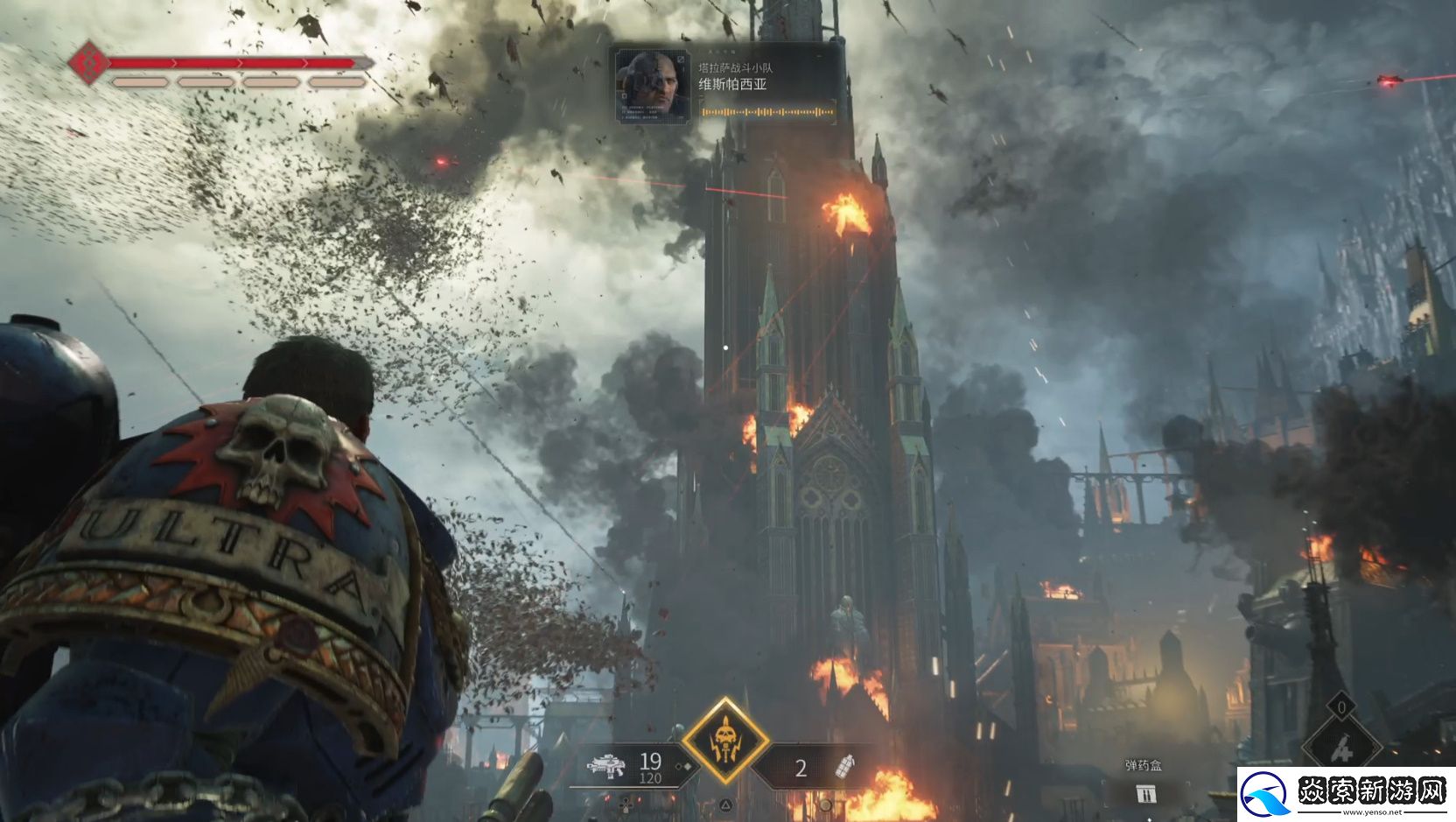Click the 弹药盒 ammo box marker icon
Viewport: 1456px width, 822px height.
click(x=1145, y=793)
